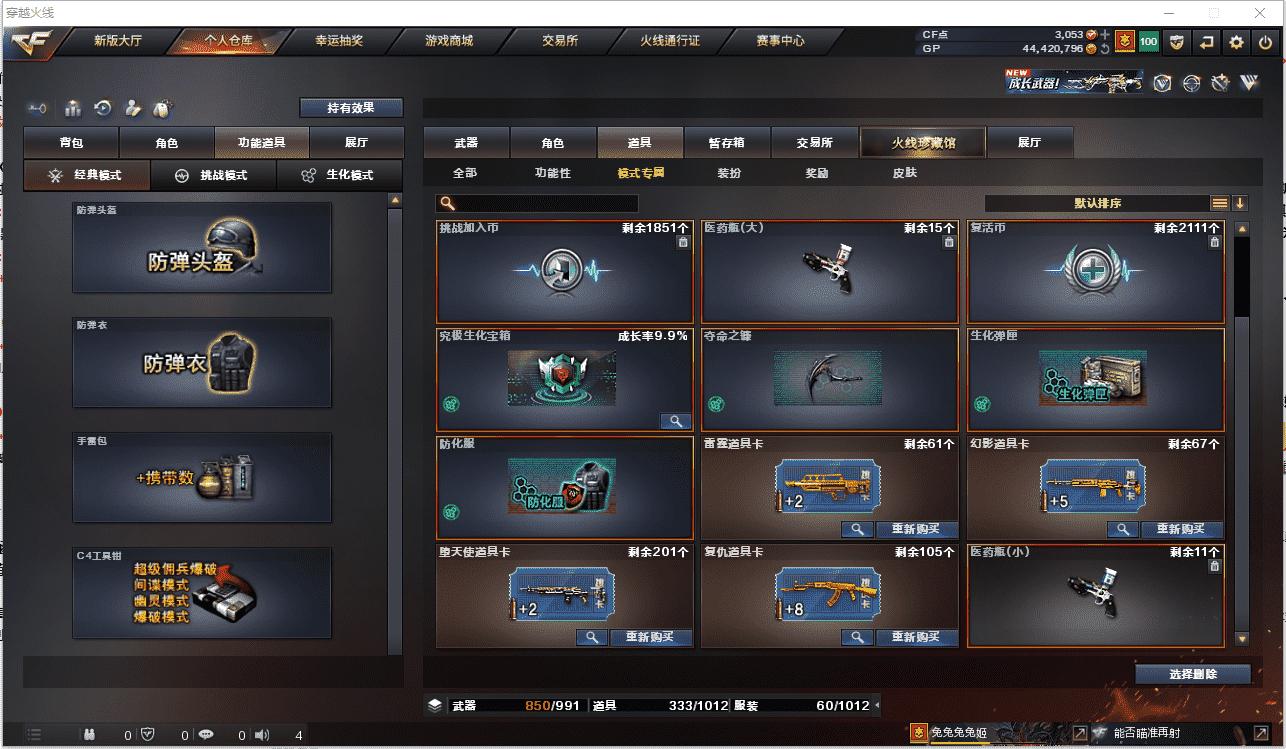
Task: Open the 交易所 top menu
Action: tap(561, 41)
